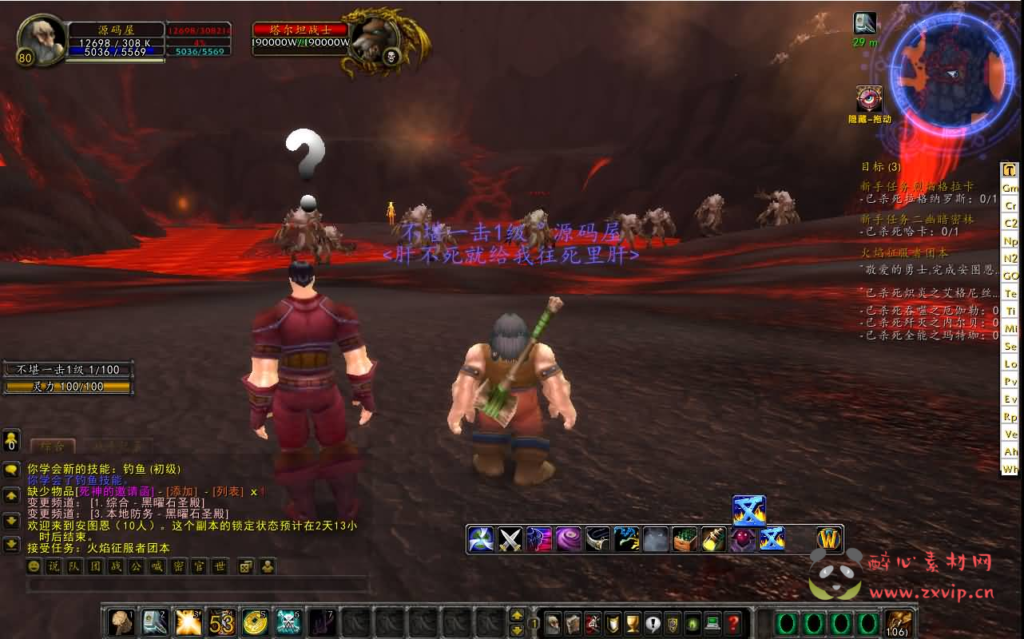Use the purple swirl spell icon
1024x639 pixels.
tap(569, 540)
